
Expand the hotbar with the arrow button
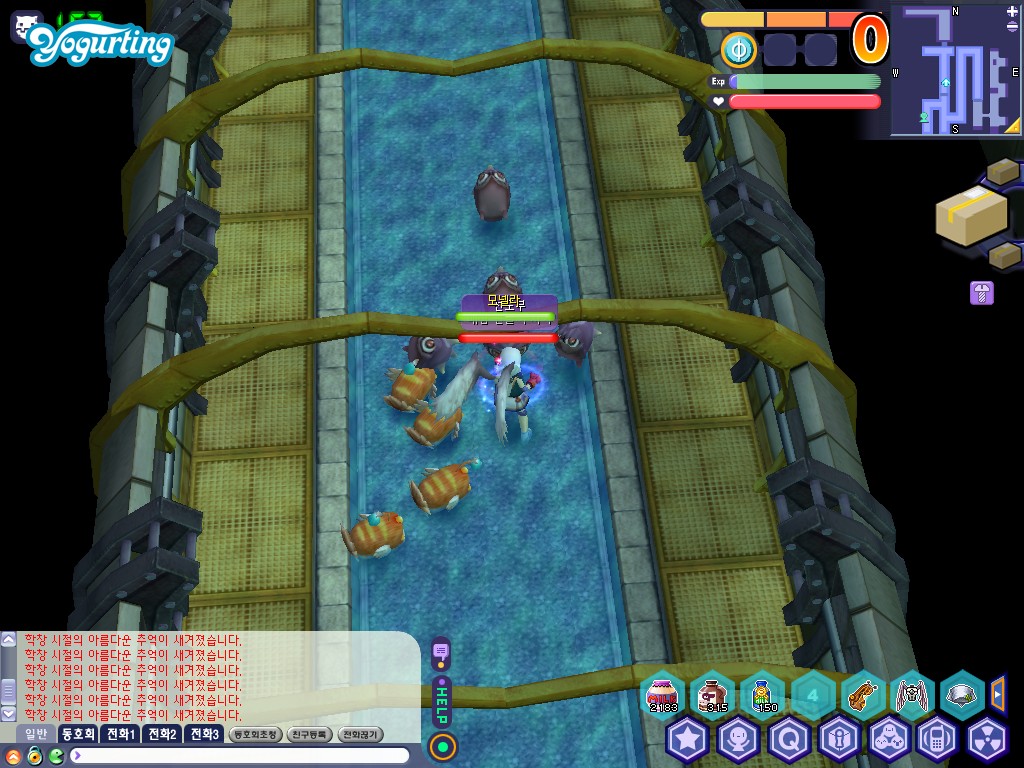tap(997, 693)
